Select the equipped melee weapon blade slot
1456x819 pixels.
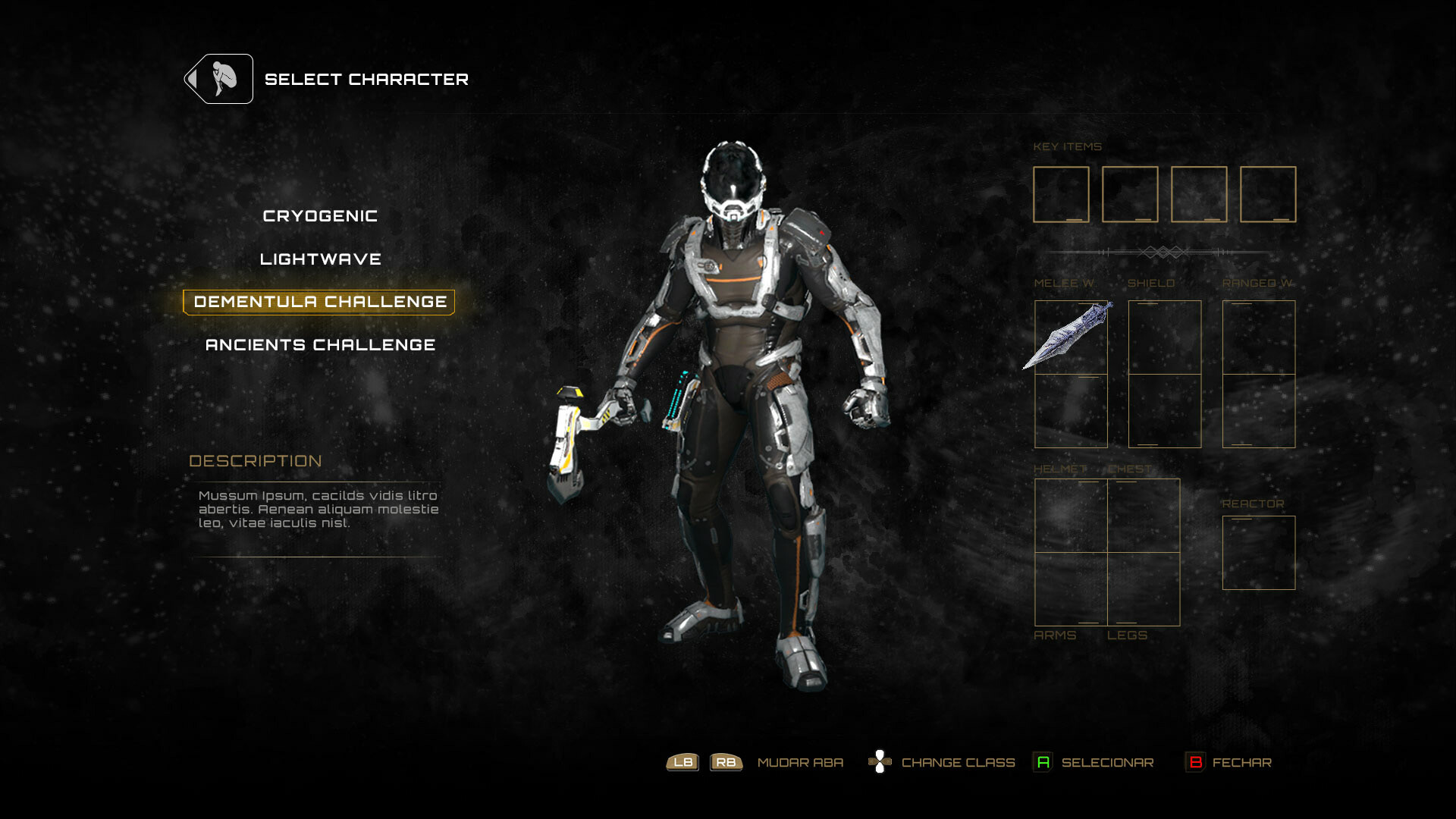click(1070, 337)
